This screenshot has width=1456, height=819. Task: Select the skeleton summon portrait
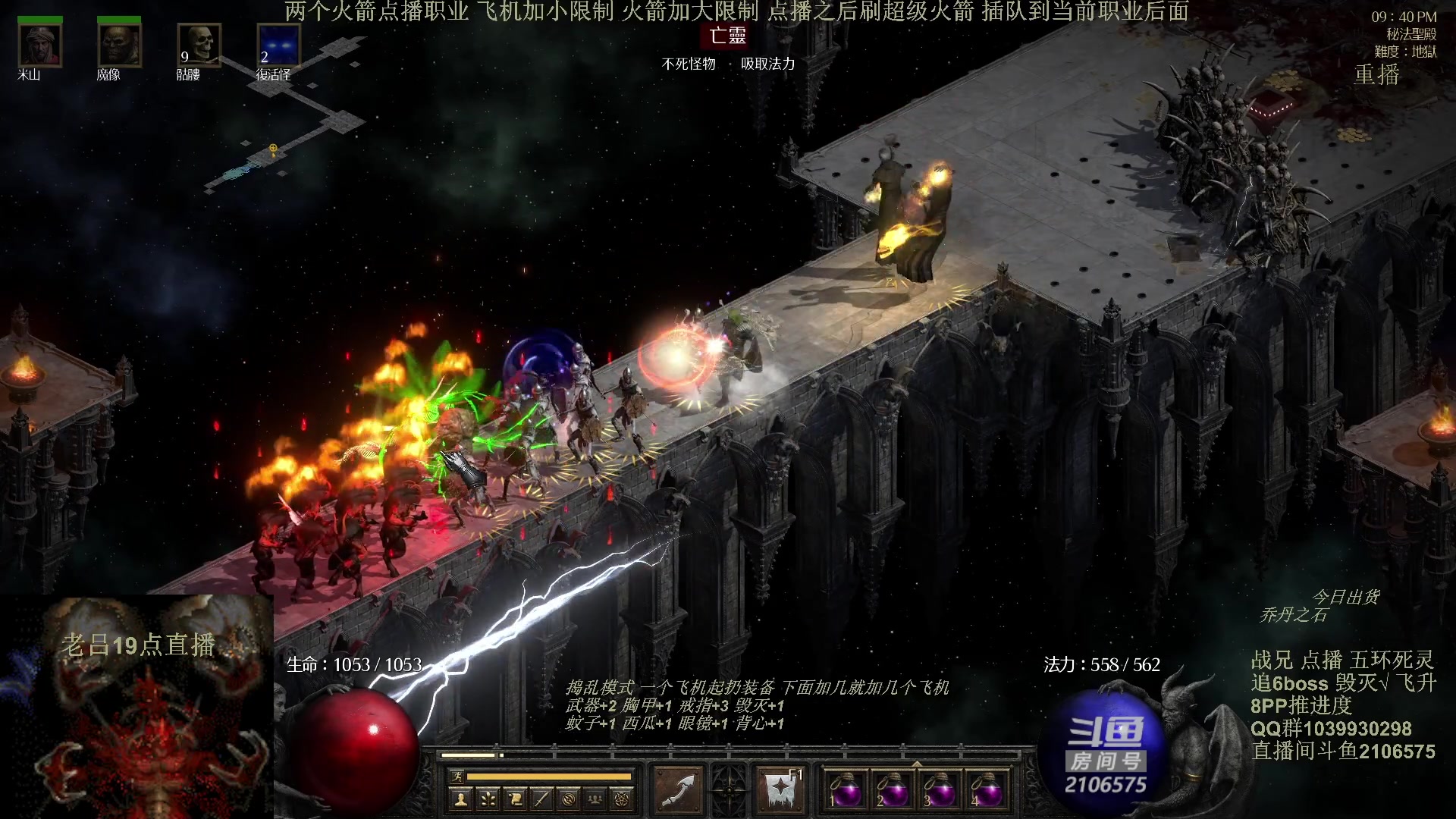click(199, 45)
